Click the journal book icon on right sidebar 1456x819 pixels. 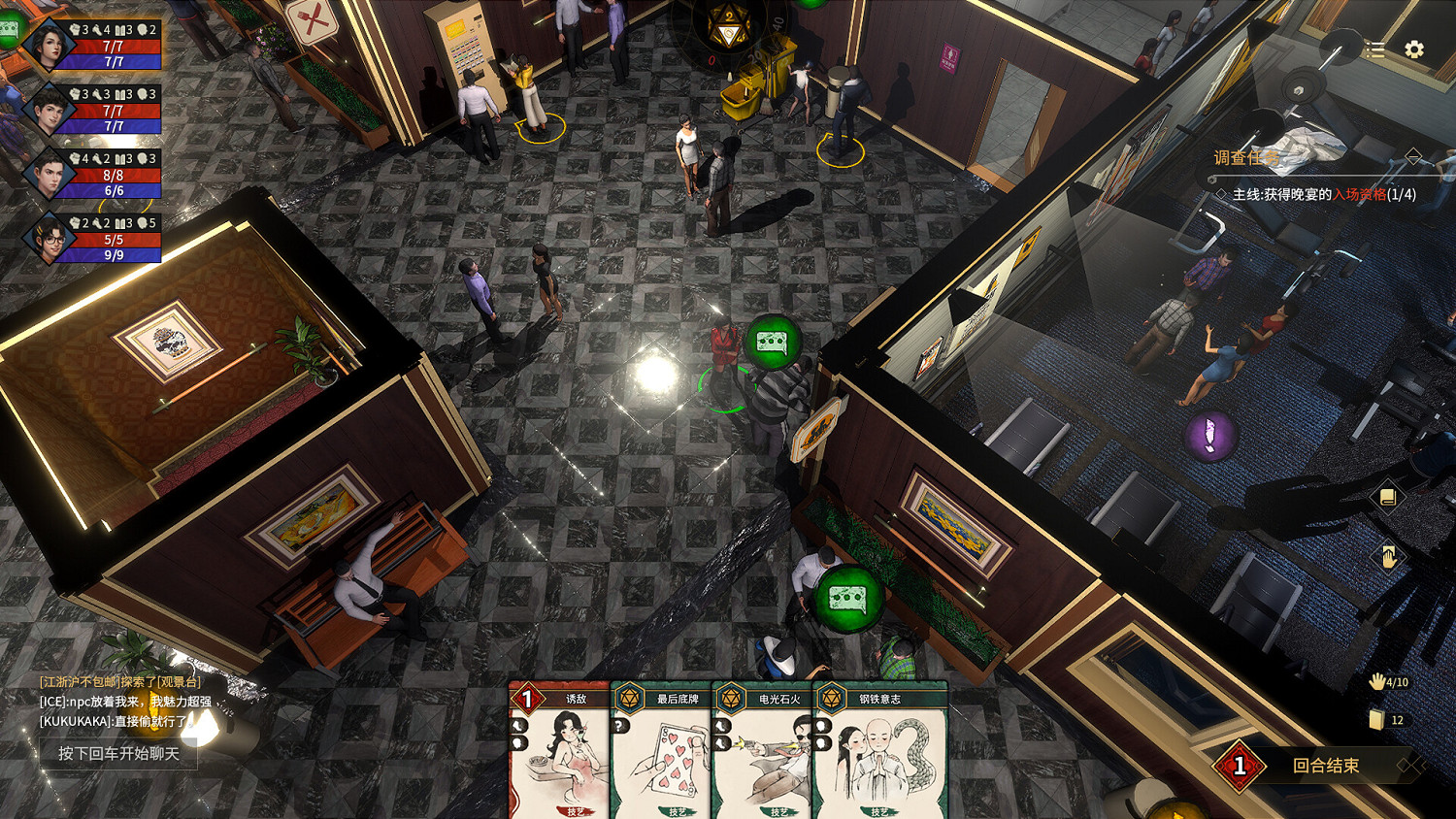(x=1388, y=497)
